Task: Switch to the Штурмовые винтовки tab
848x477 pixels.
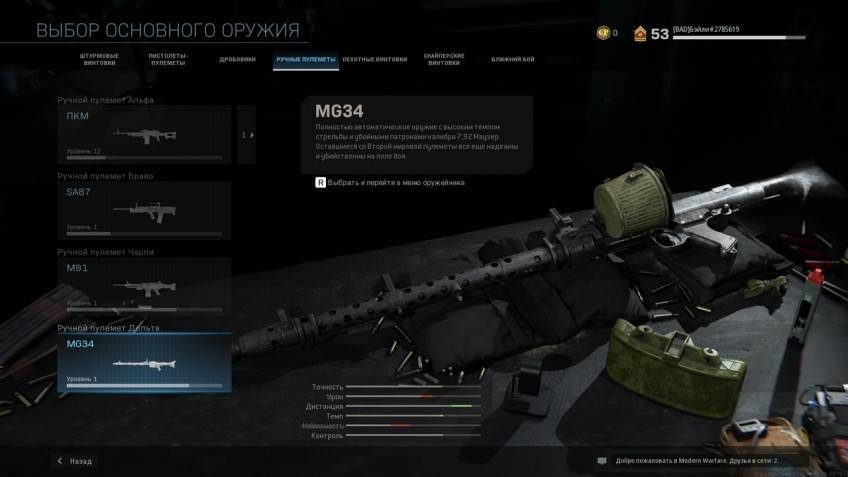Action: (x=99, y=60)
